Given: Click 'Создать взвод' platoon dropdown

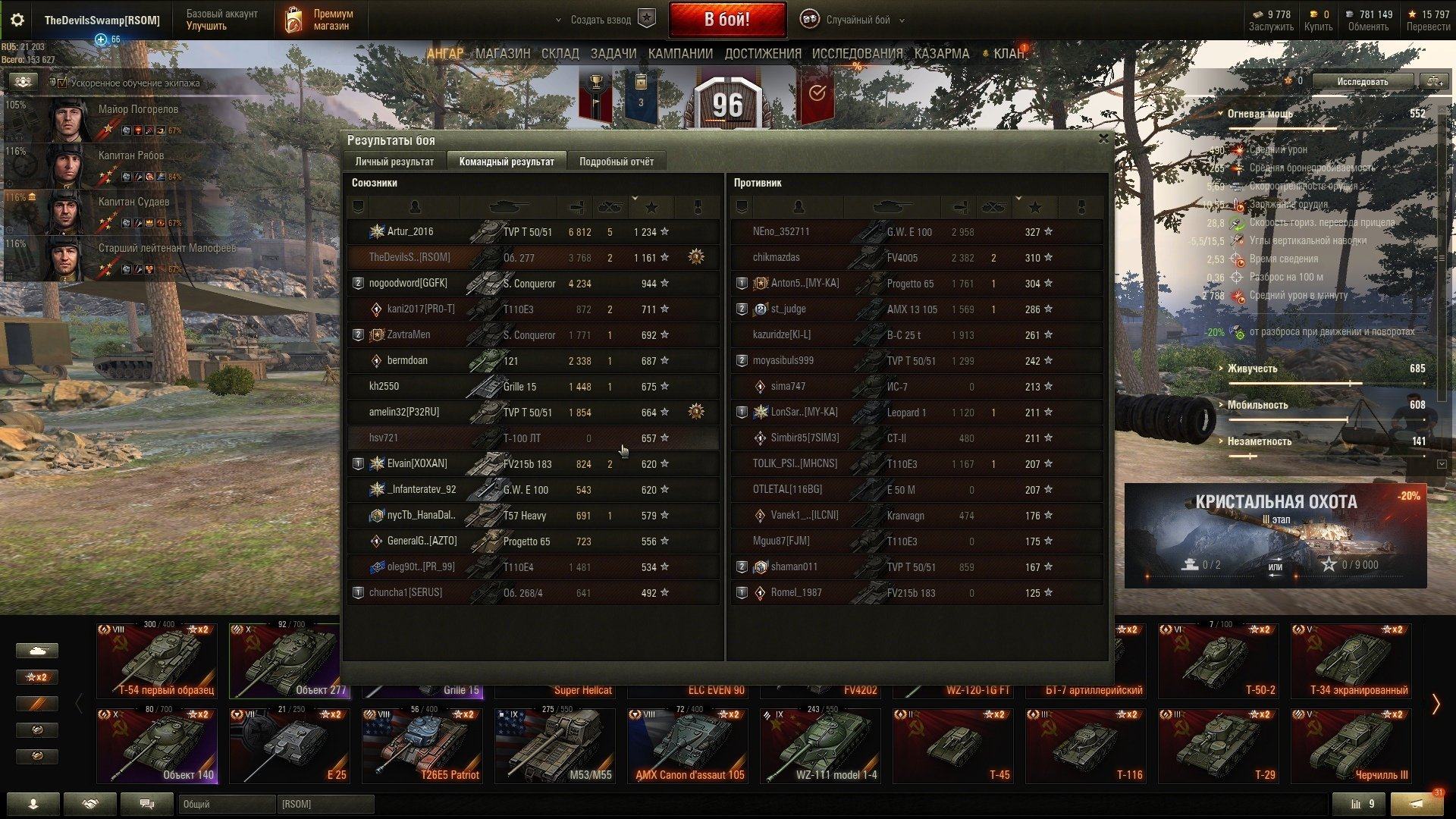Looking at the screenshot, I should pos(601,20).
